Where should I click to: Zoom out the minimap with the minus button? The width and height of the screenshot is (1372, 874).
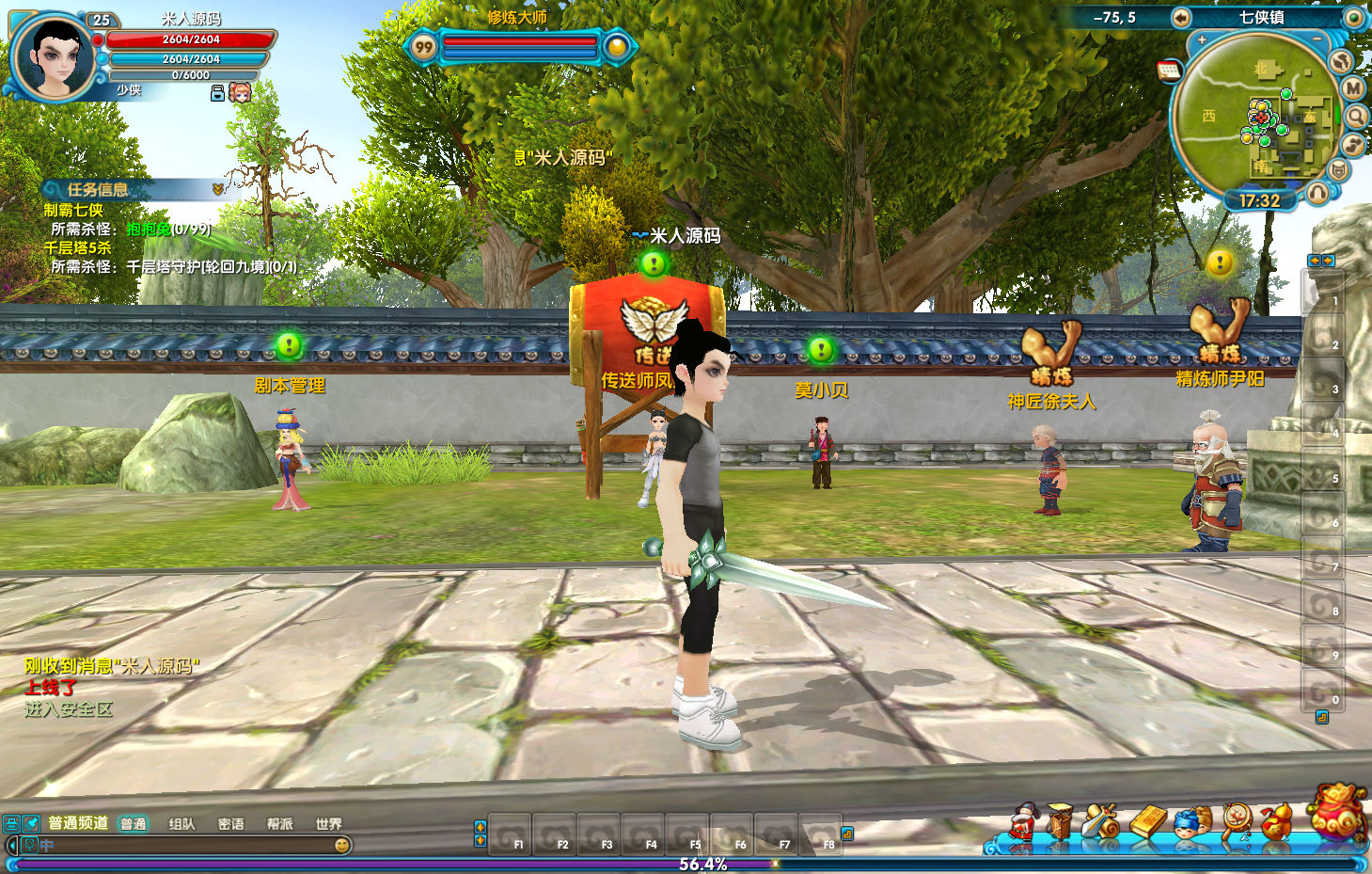click(x=1318, y=40)
